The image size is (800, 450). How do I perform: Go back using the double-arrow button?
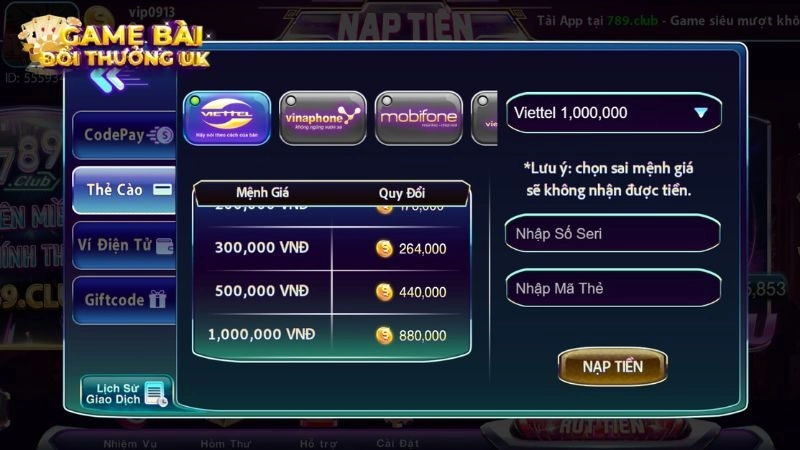pos(107,78)
